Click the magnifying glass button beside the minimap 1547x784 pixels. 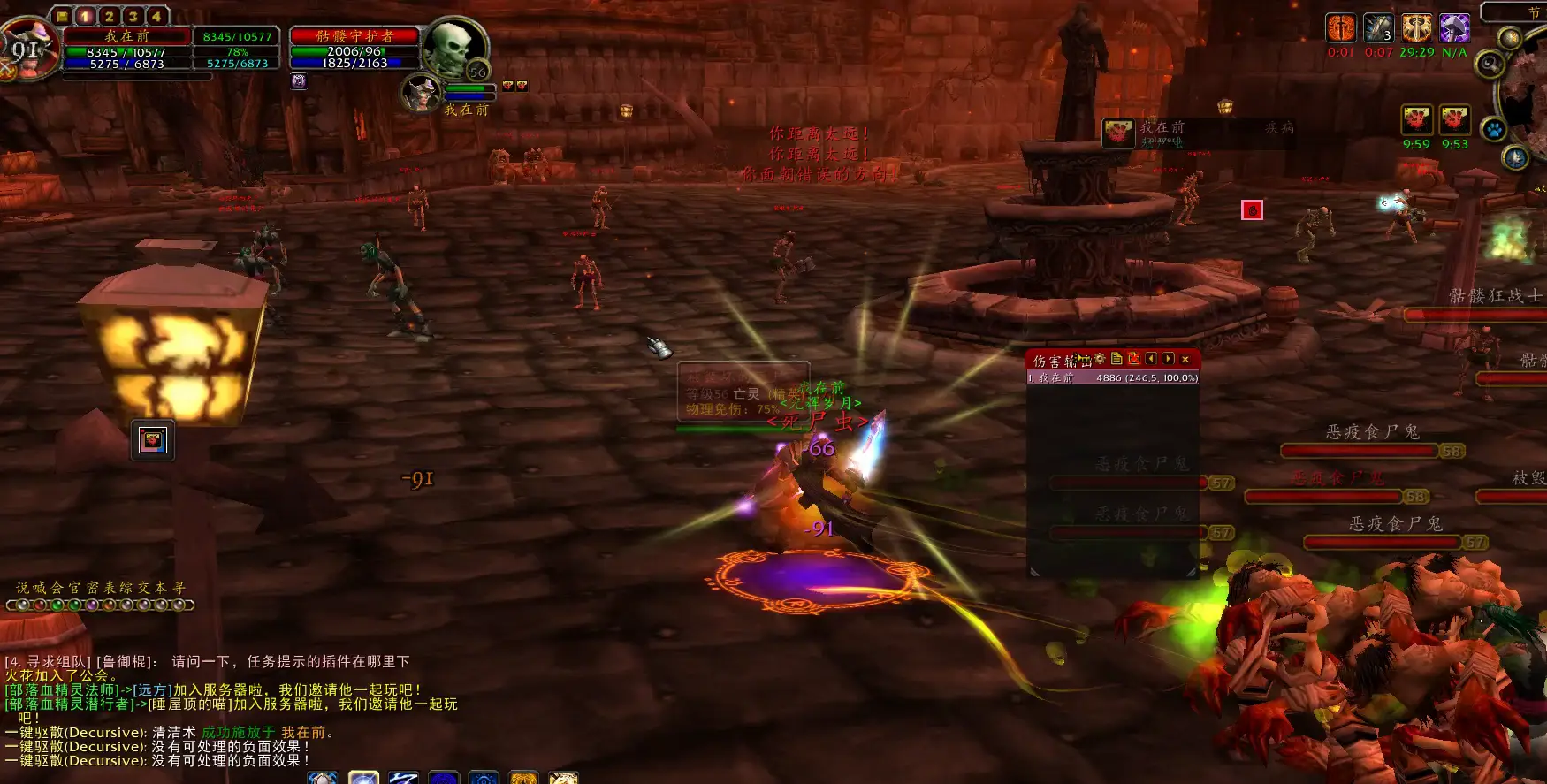click(1490, 64)
